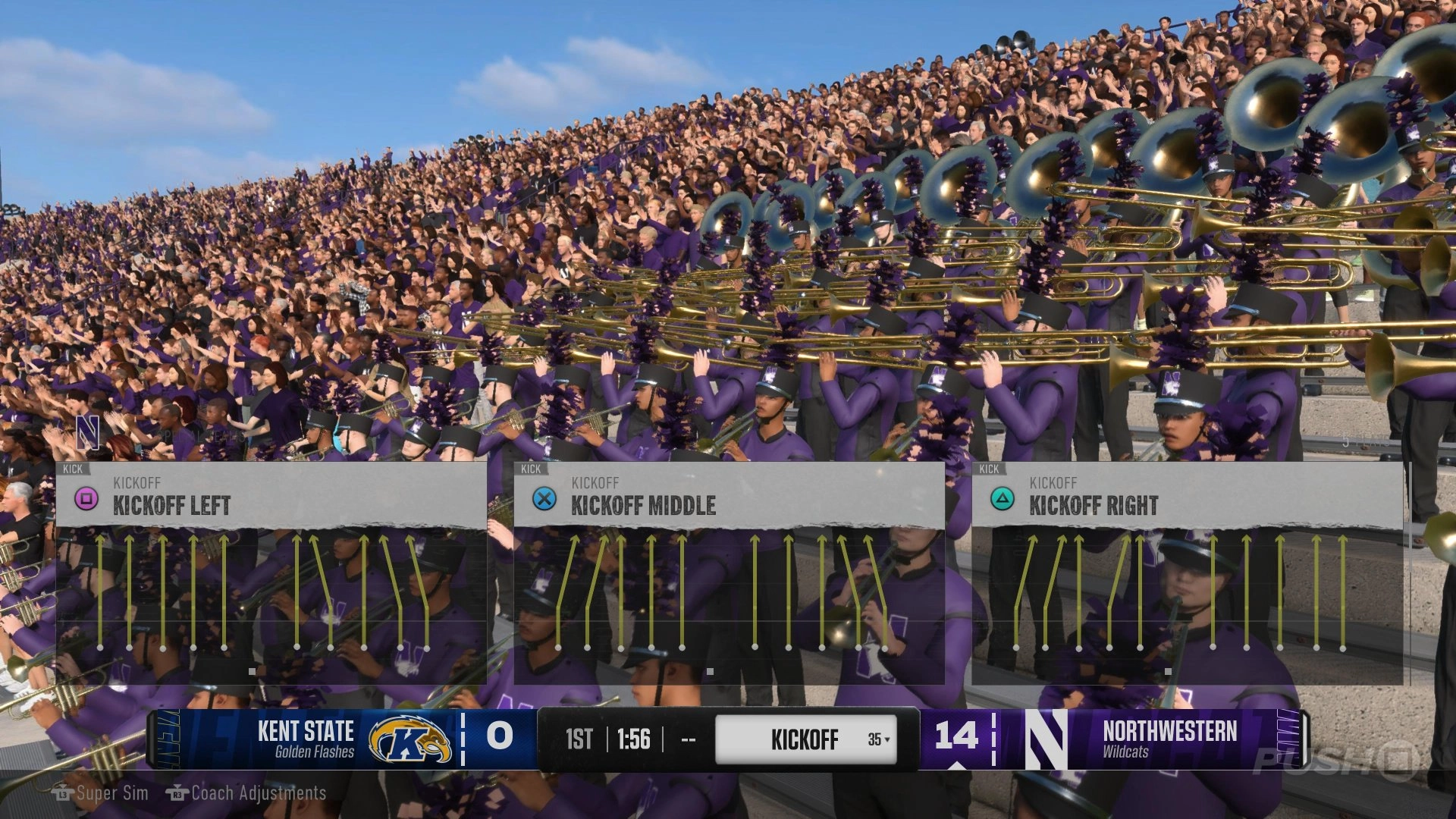1456x819 pixels.
Task: Click the R3 icon beside Coach Adjustments
Action: pyautogui.click(x=176, y=794)
